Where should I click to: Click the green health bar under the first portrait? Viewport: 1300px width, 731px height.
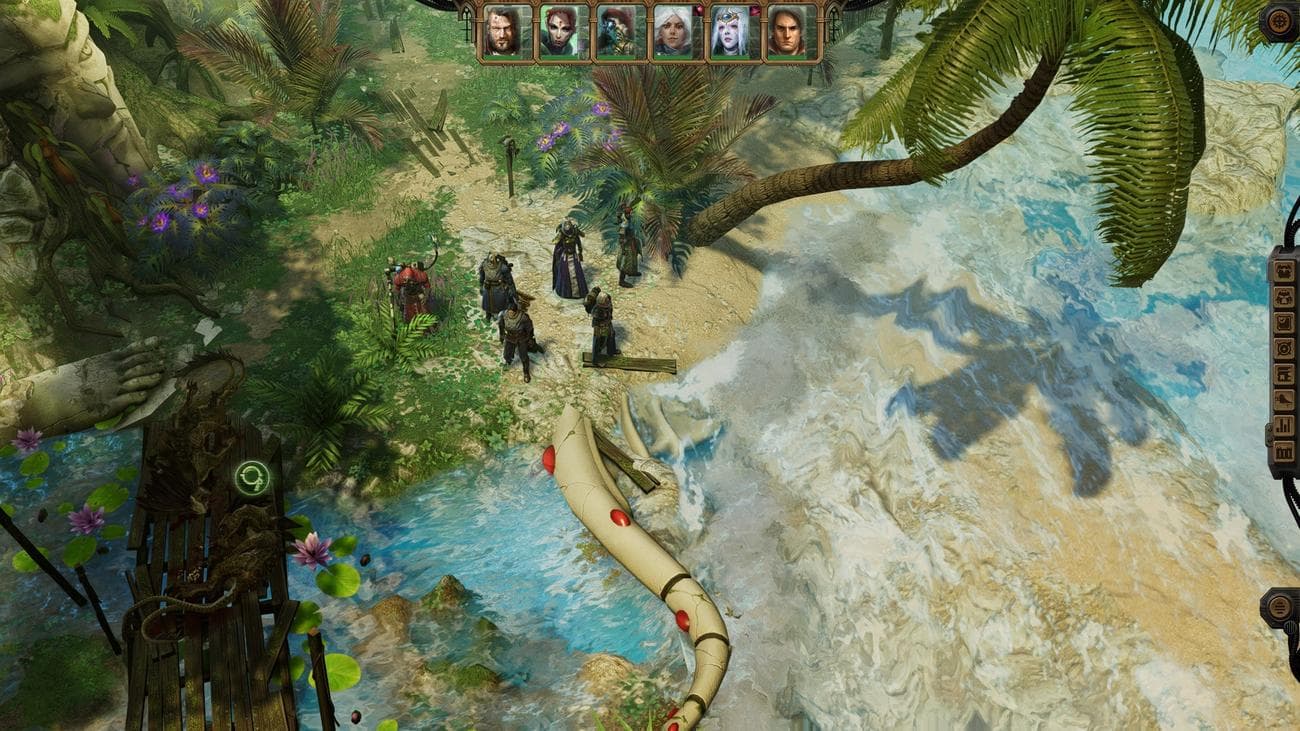coord(500,58)
